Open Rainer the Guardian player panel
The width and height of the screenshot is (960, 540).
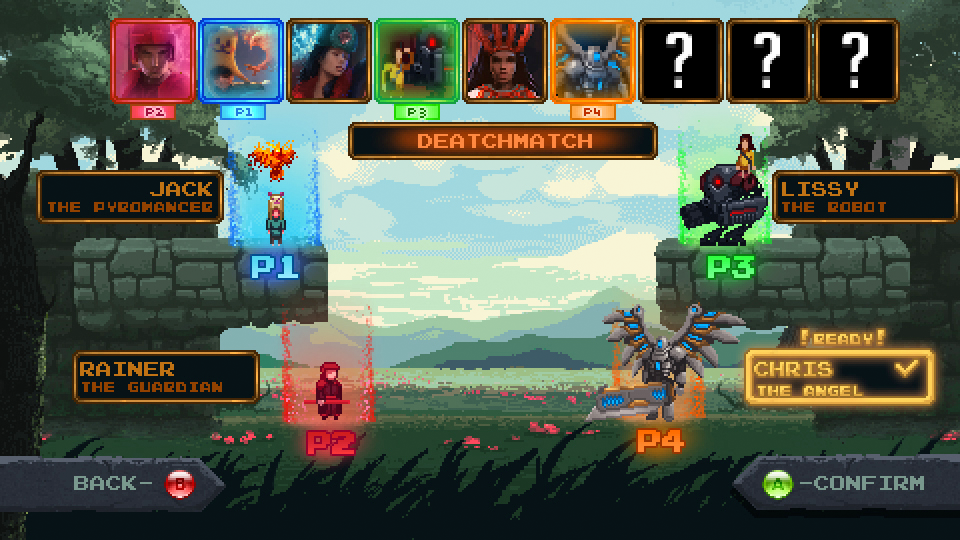pyautogui.click(x=166, y=377)
